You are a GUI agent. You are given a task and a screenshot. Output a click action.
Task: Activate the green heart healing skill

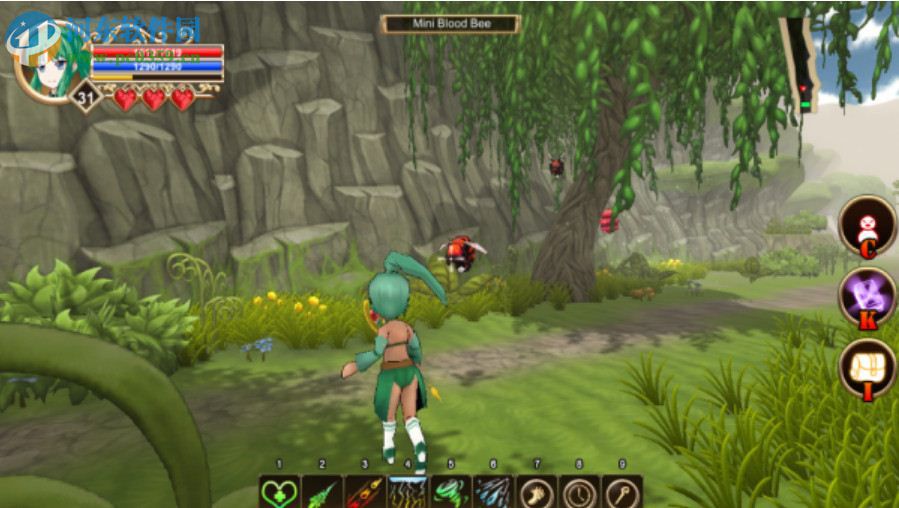click(279, 492)
